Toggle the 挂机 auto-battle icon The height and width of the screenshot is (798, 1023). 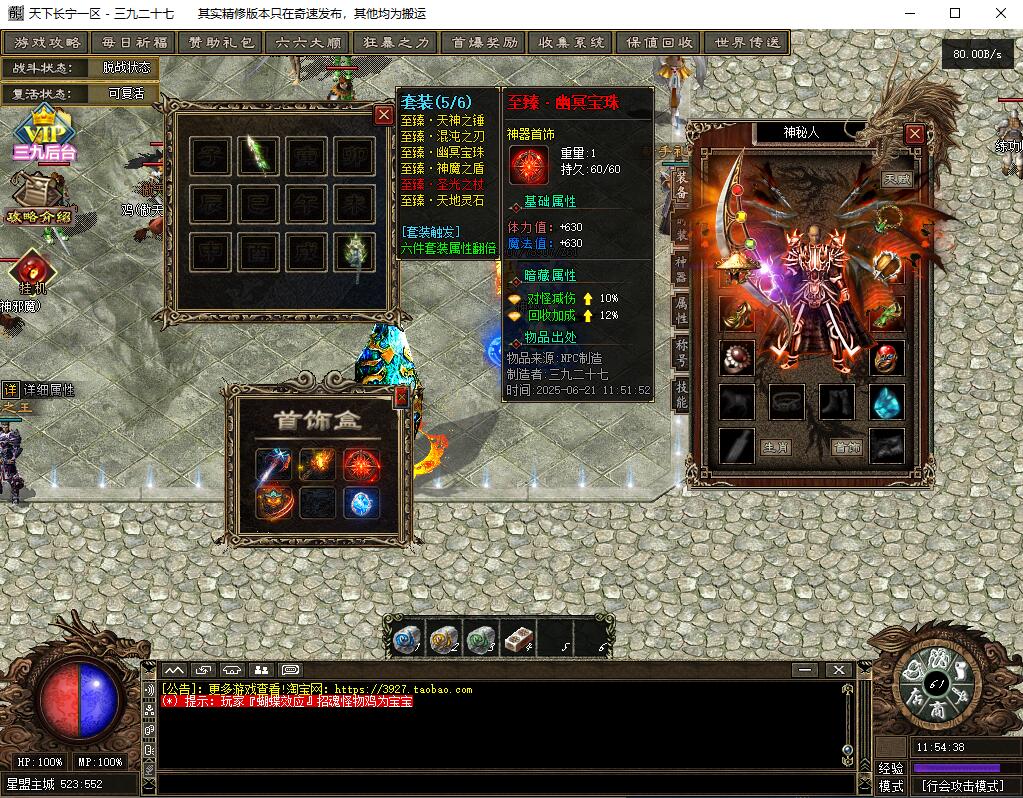(32, 271)
